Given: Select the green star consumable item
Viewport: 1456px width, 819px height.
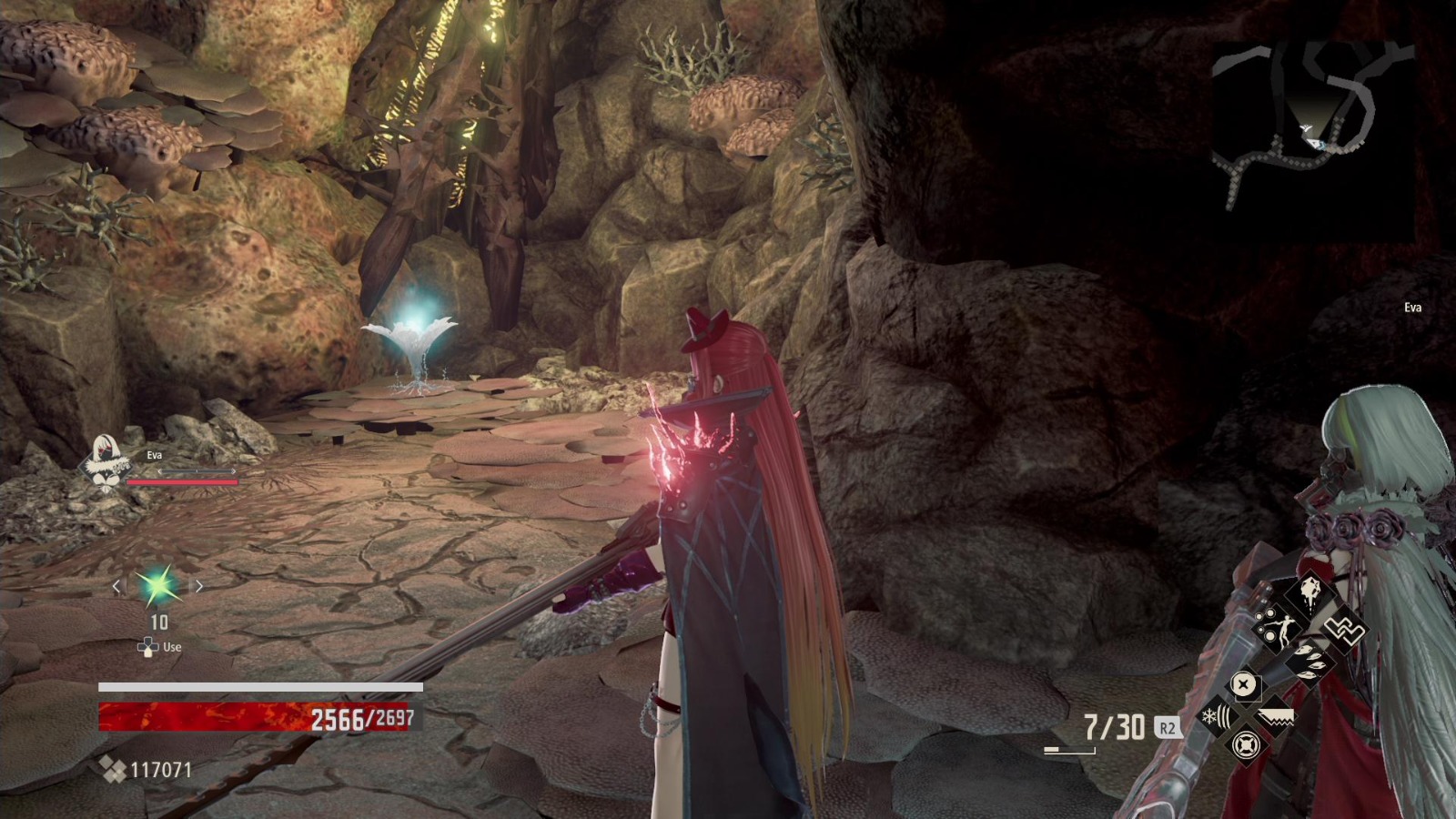Looking at the screenshot, I should coord(157,588).
